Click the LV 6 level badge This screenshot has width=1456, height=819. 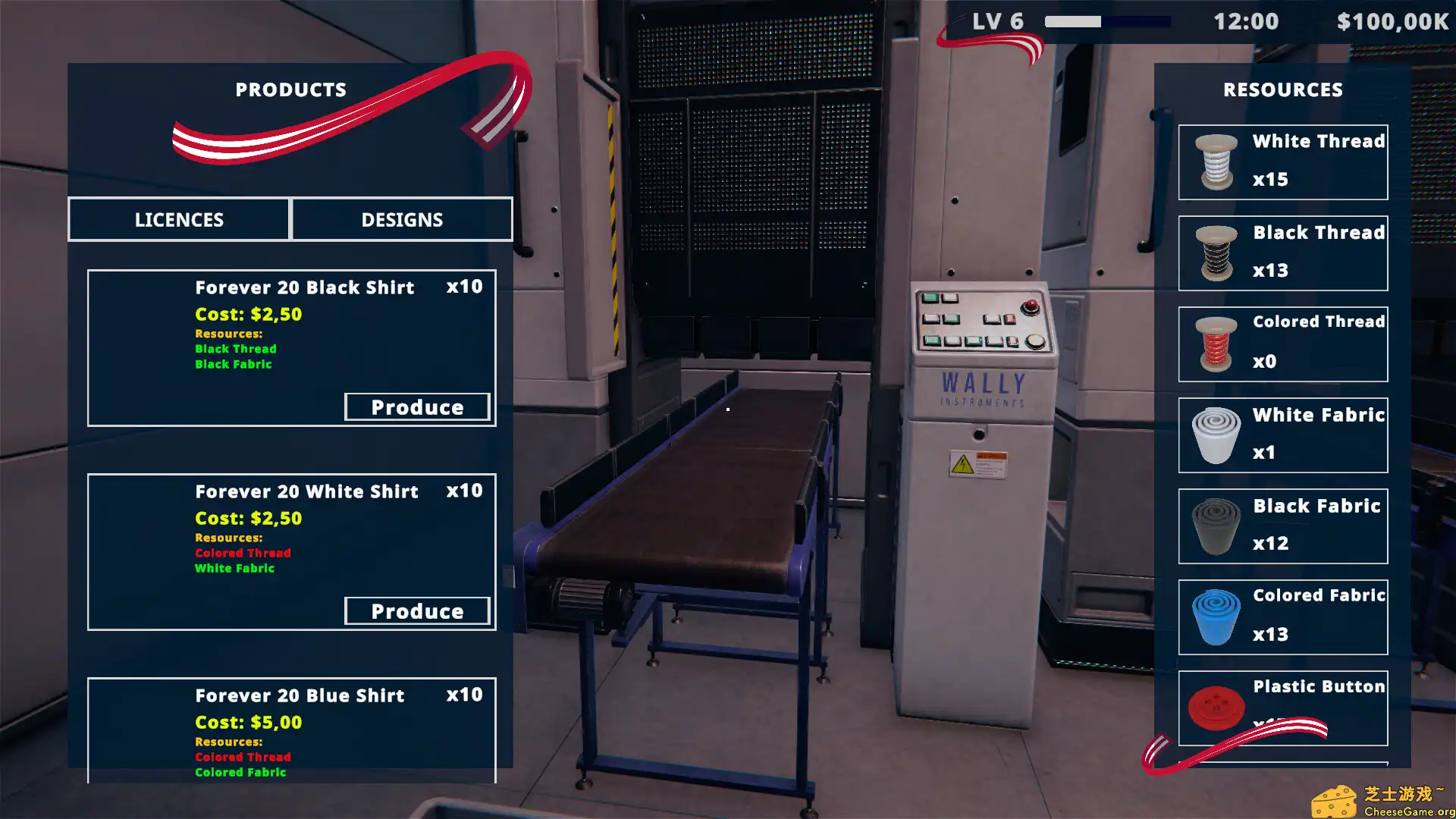(996, 20)
